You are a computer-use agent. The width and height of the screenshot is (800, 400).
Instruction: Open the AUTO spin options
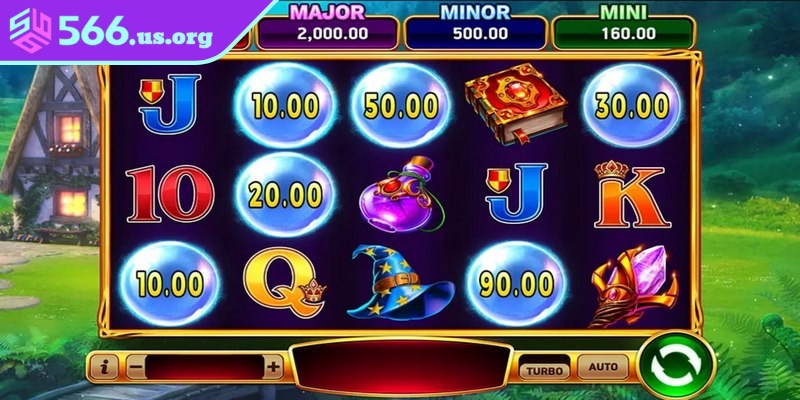coord(602,367)
